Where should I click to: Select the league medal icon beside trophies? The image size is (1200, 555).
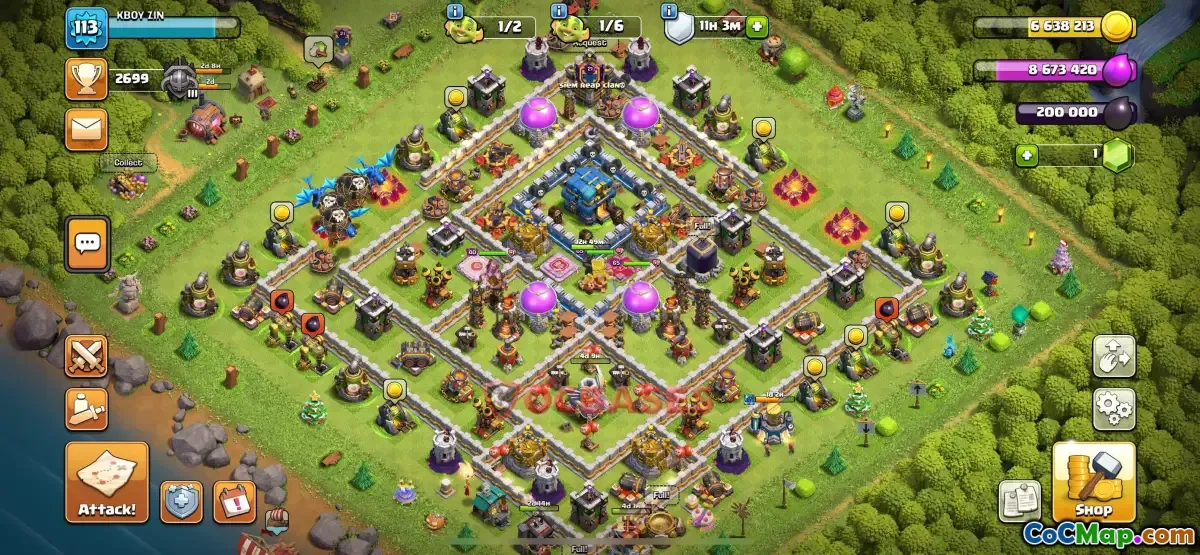[x=181, y=79]
